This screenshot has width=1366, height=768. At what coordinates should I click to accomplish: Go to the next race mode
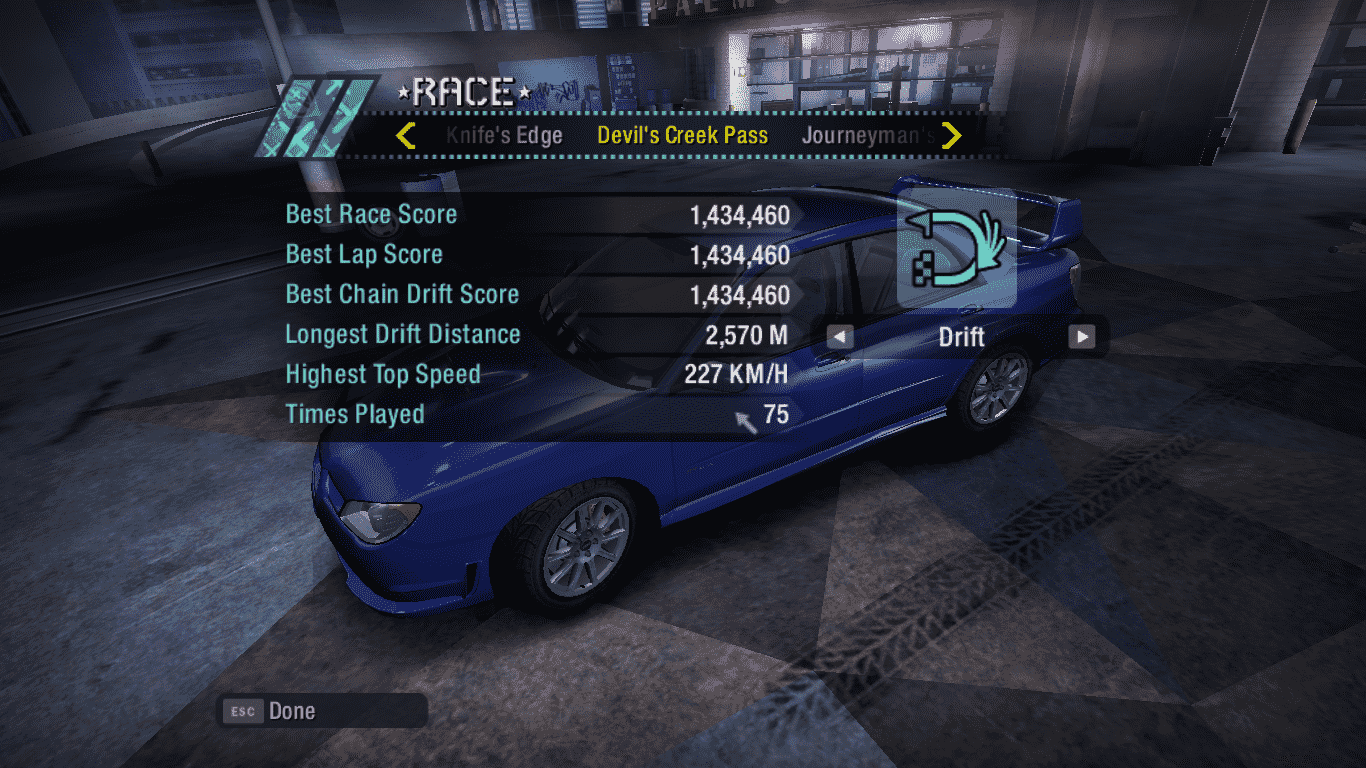[x=1081, y=337]
